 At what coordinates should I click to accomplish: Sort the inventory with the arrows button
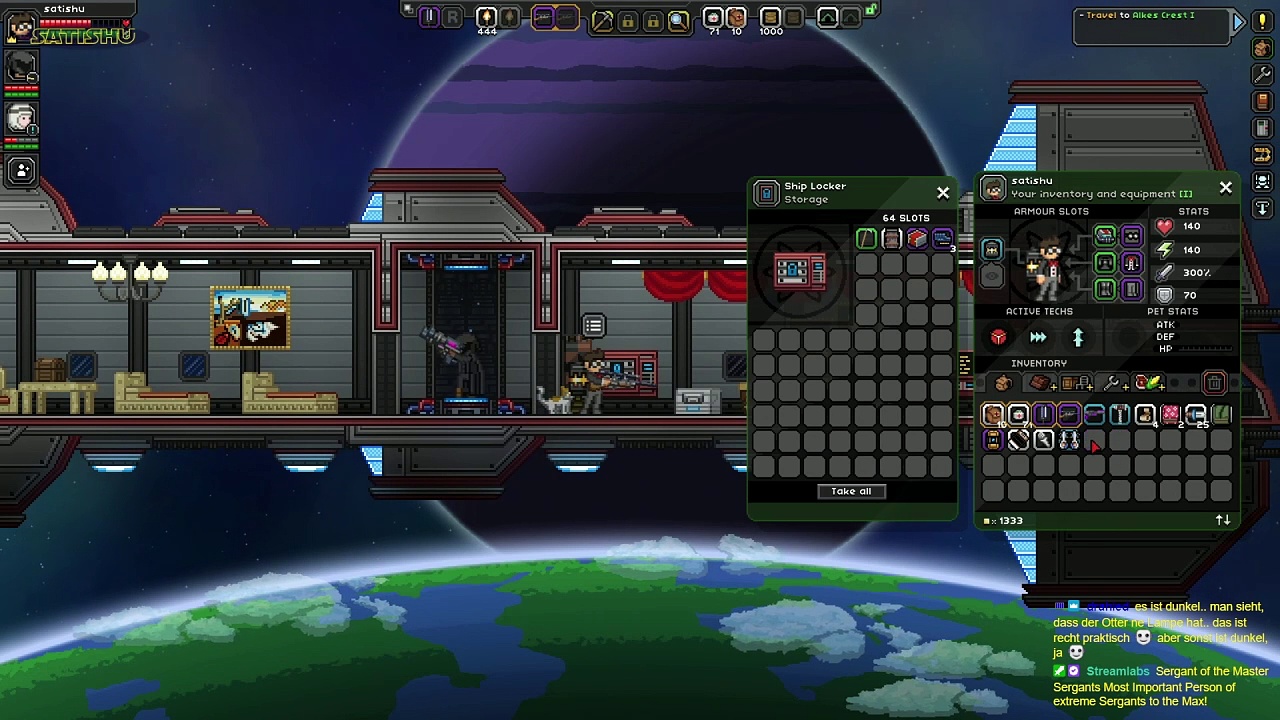click(x=1223, y=520)
